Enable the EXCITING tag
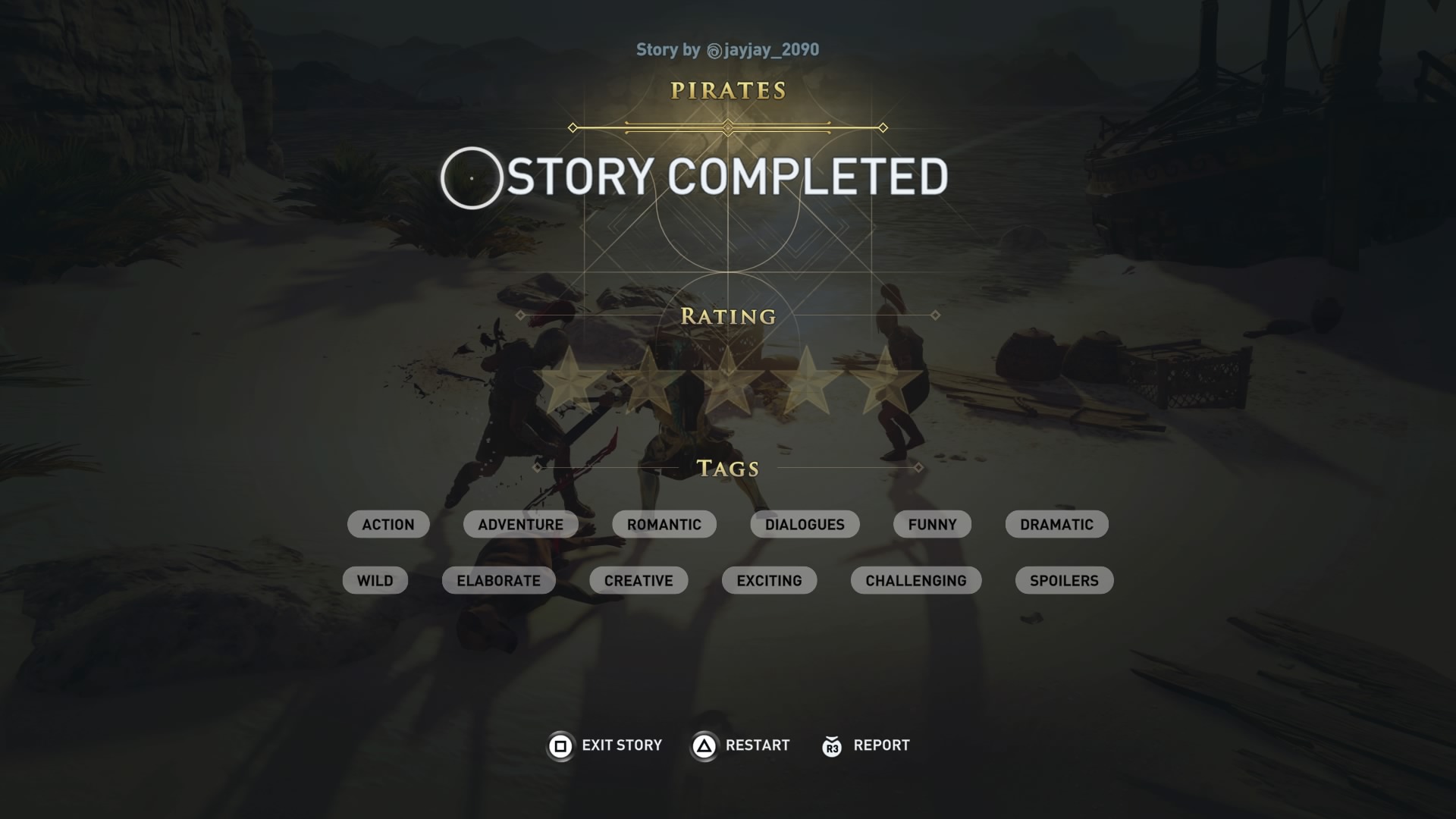Screen dimensions: 1456x819 point(769,580)
